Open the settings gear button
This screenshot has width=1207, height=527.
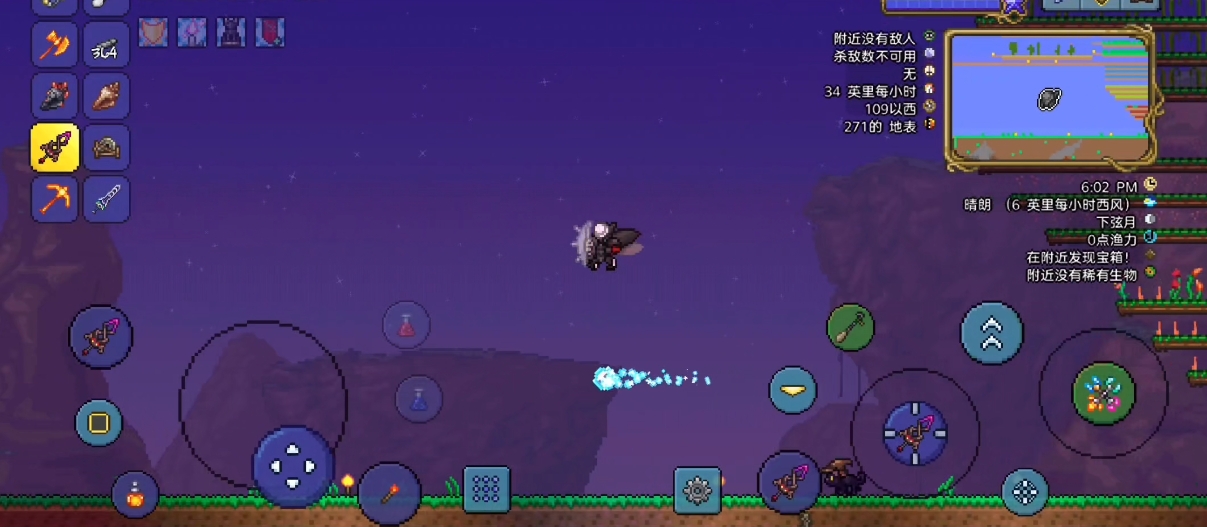click(x=697, y=490)
